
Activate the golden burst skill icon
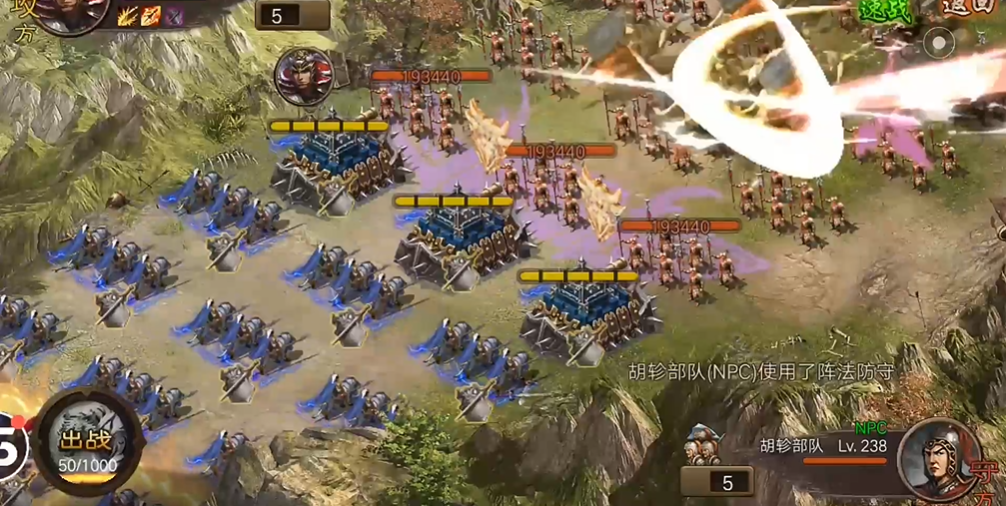[128, 15]
